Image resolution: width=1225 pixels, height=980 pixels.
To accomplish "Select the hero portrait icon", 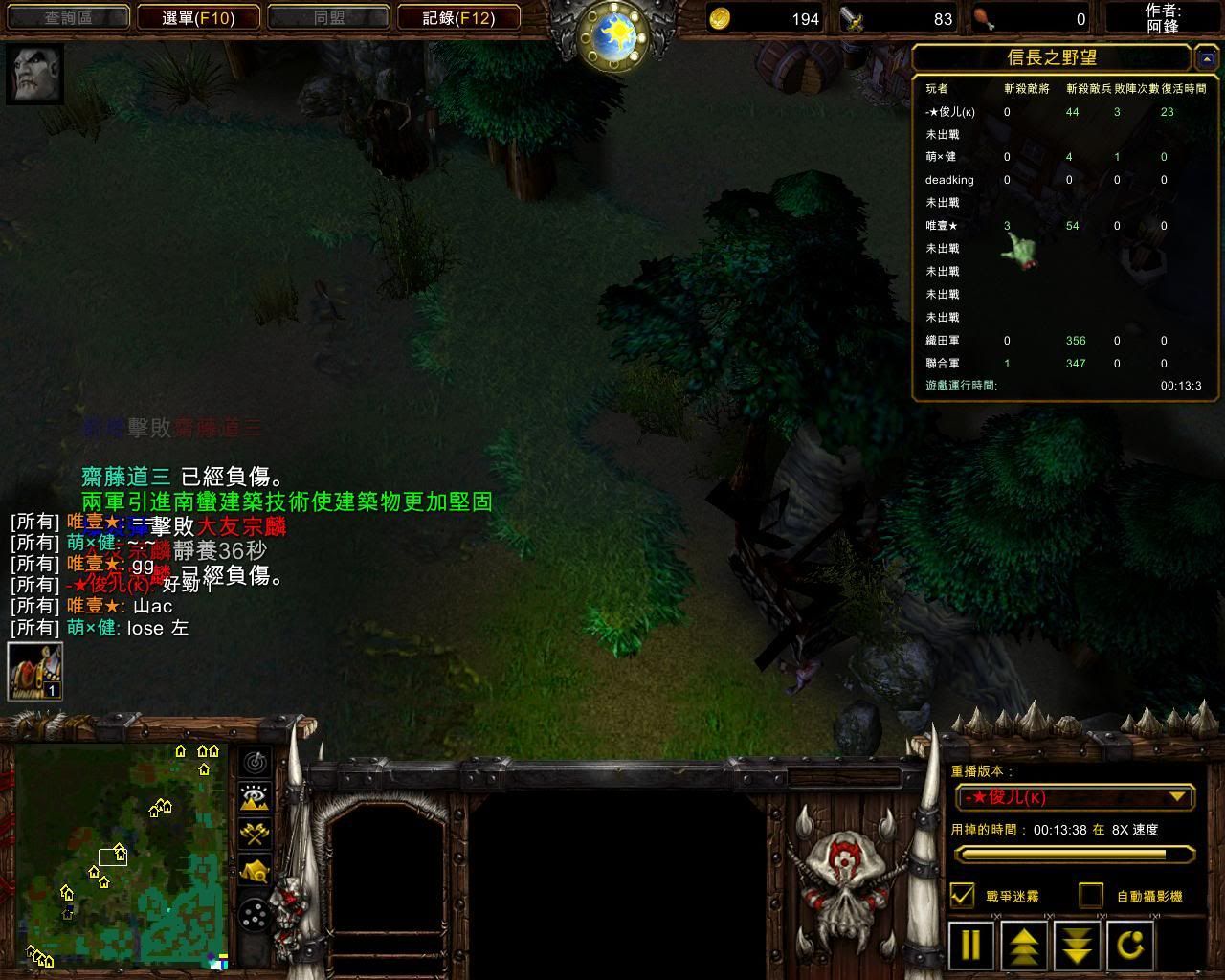I will (x=35, y=73).
